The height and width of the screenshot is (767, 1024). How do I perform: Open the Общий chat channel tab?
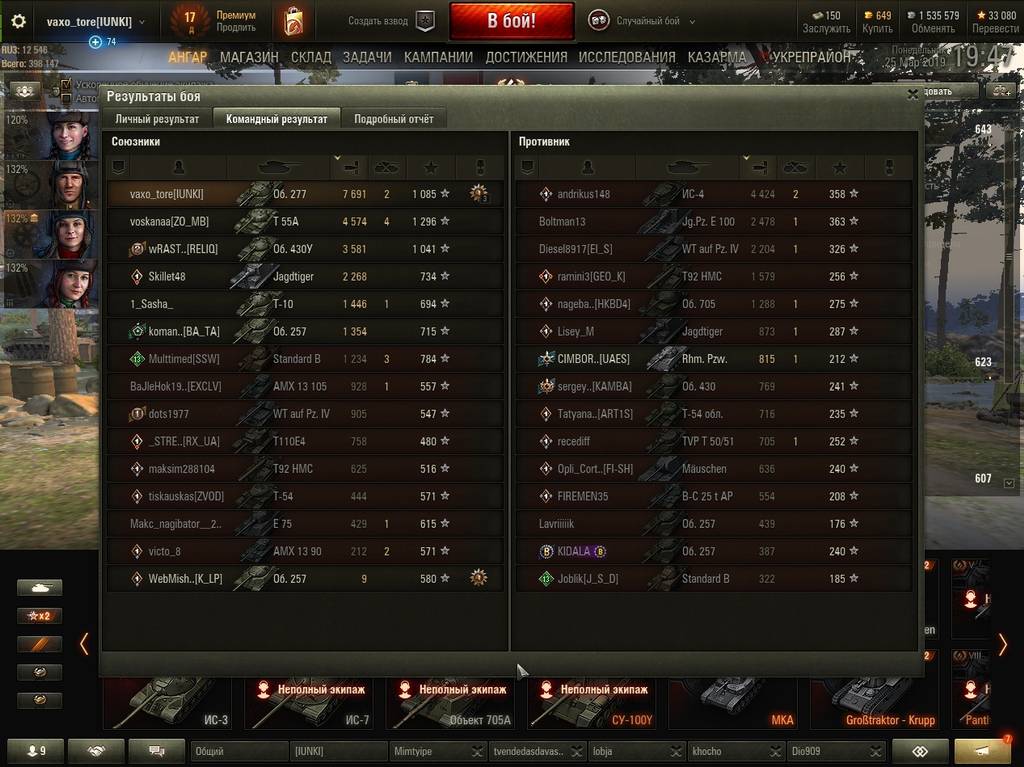(238, 751)
